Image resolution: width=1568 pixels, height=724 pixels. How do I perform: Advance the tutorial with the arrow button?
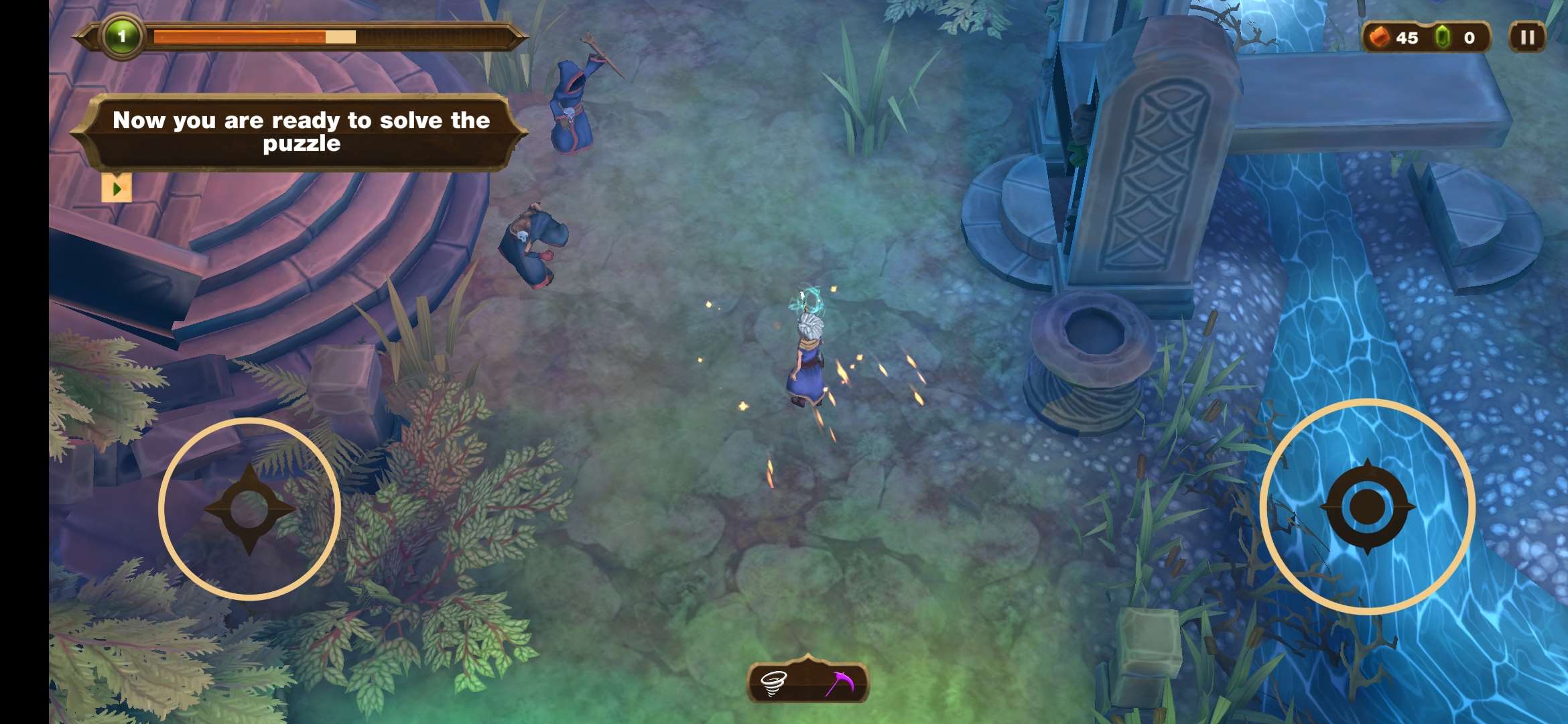117,188
